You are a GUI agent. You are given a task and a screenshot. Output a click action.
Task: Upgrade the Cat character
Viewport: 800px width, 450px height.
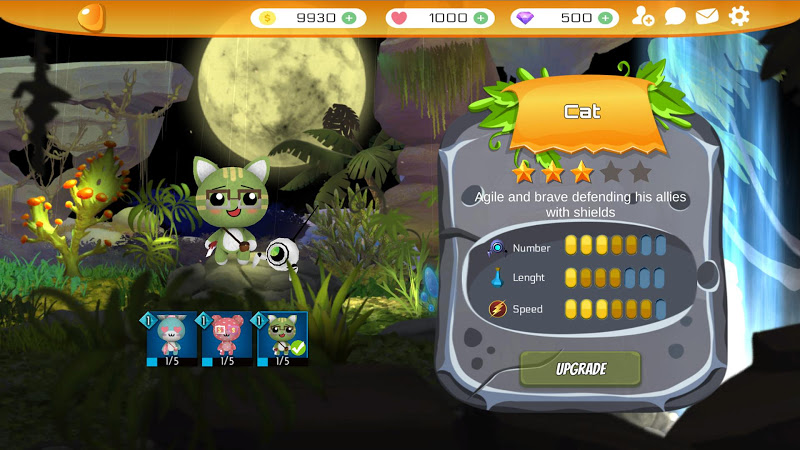click(580, 368)
